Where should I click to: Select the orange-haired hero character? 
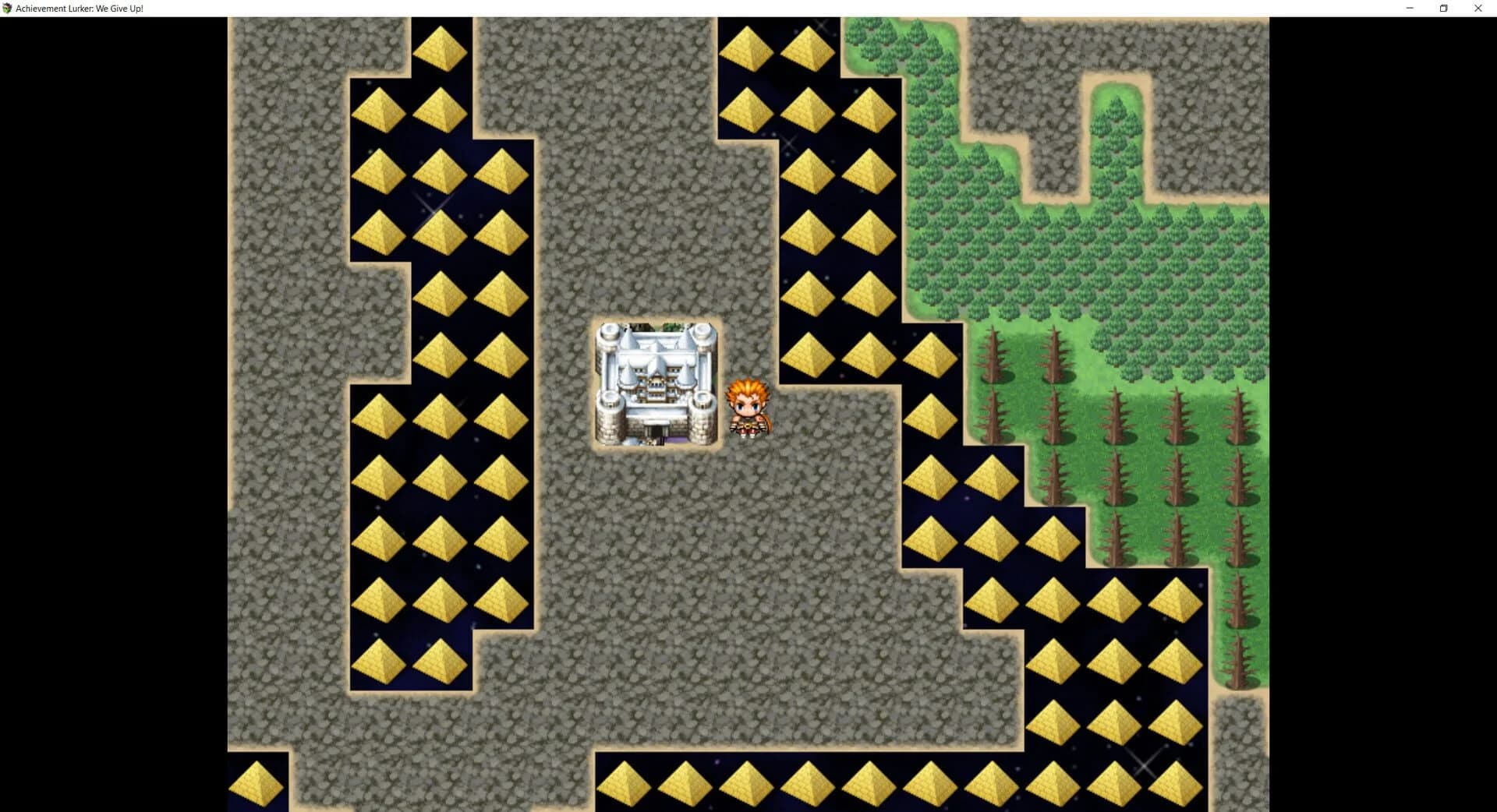click(x=747, y=405)
